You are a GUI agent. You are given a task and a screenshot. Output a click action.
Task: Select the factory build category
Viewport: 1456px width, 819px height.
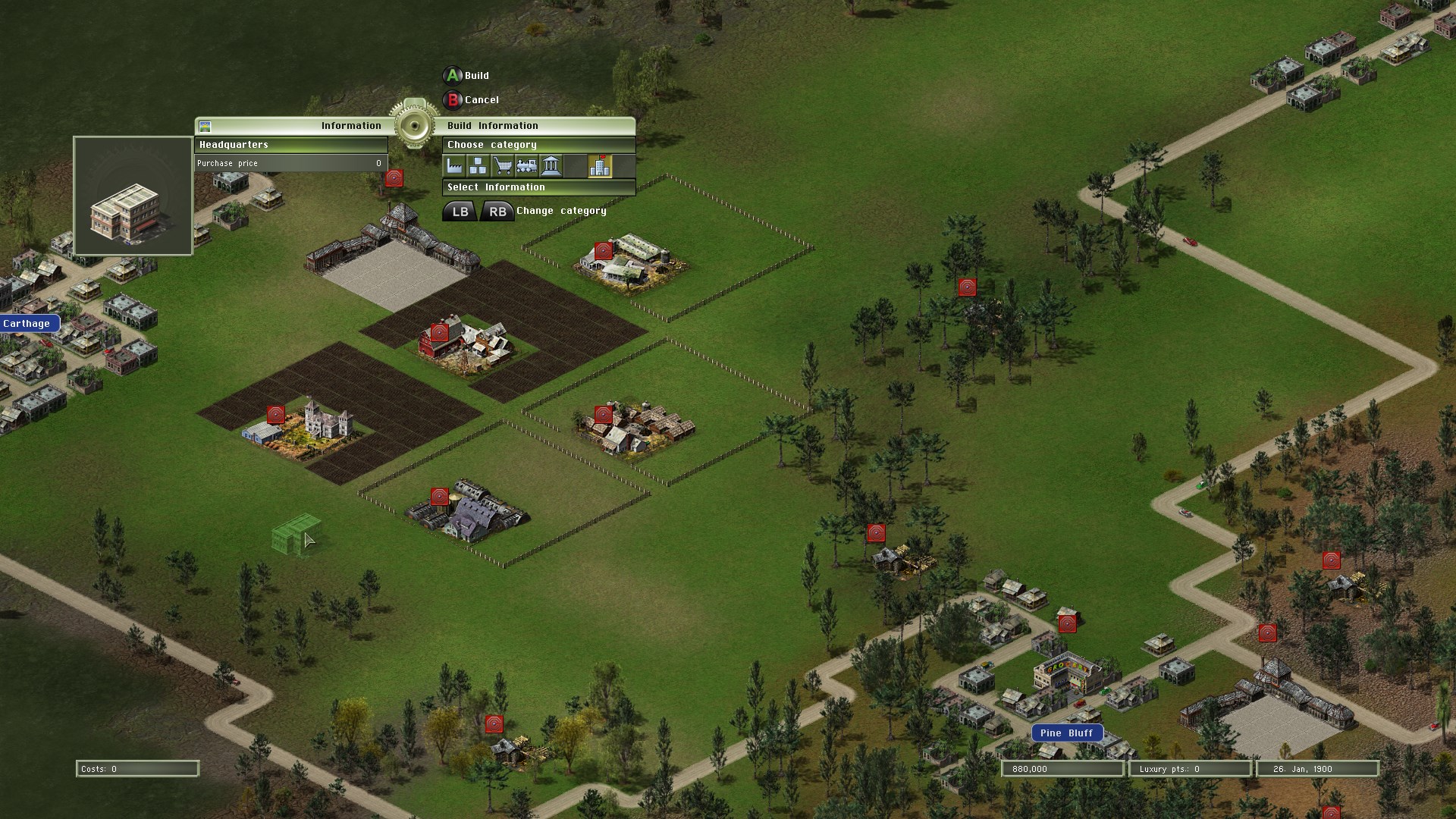click(455, 166)
